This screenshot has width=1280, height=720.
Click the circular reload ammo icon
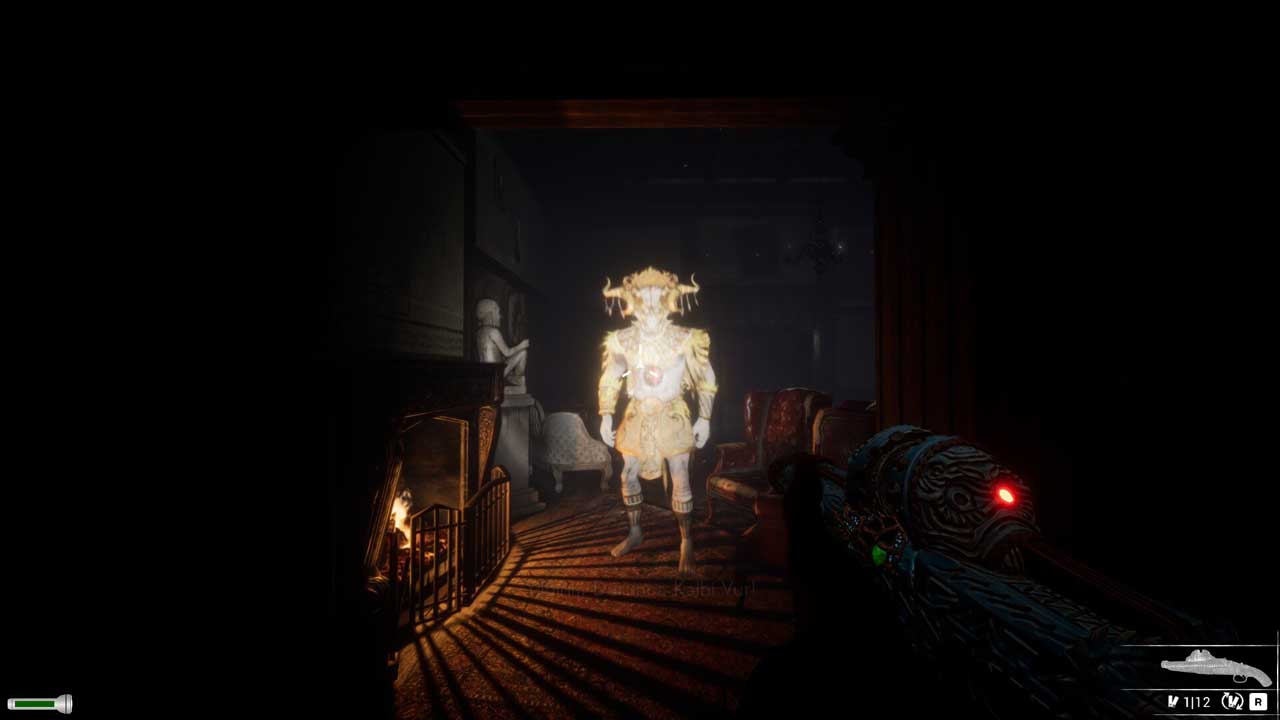[1232, 702]
